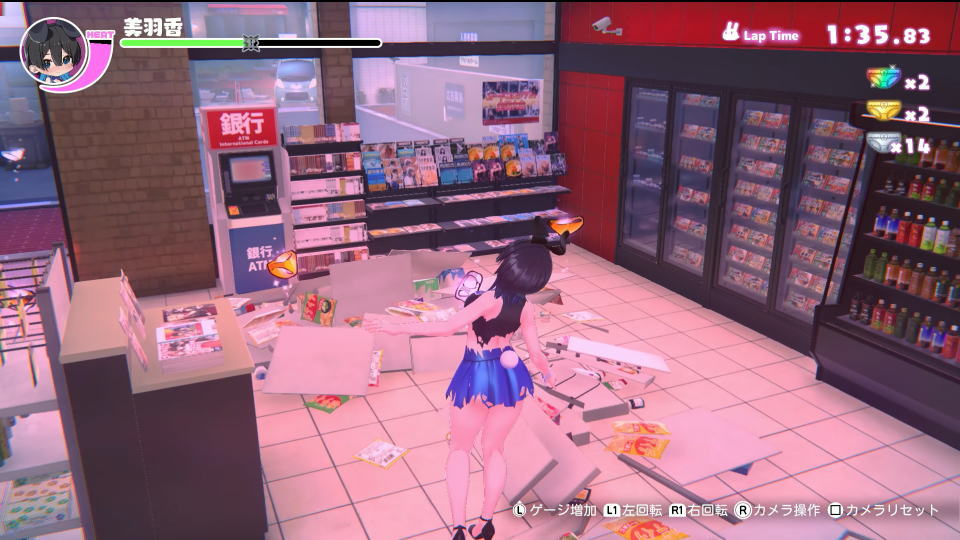Select the yellow underwear collectible icon
This screenshot has width=960, height=540.
883,112
